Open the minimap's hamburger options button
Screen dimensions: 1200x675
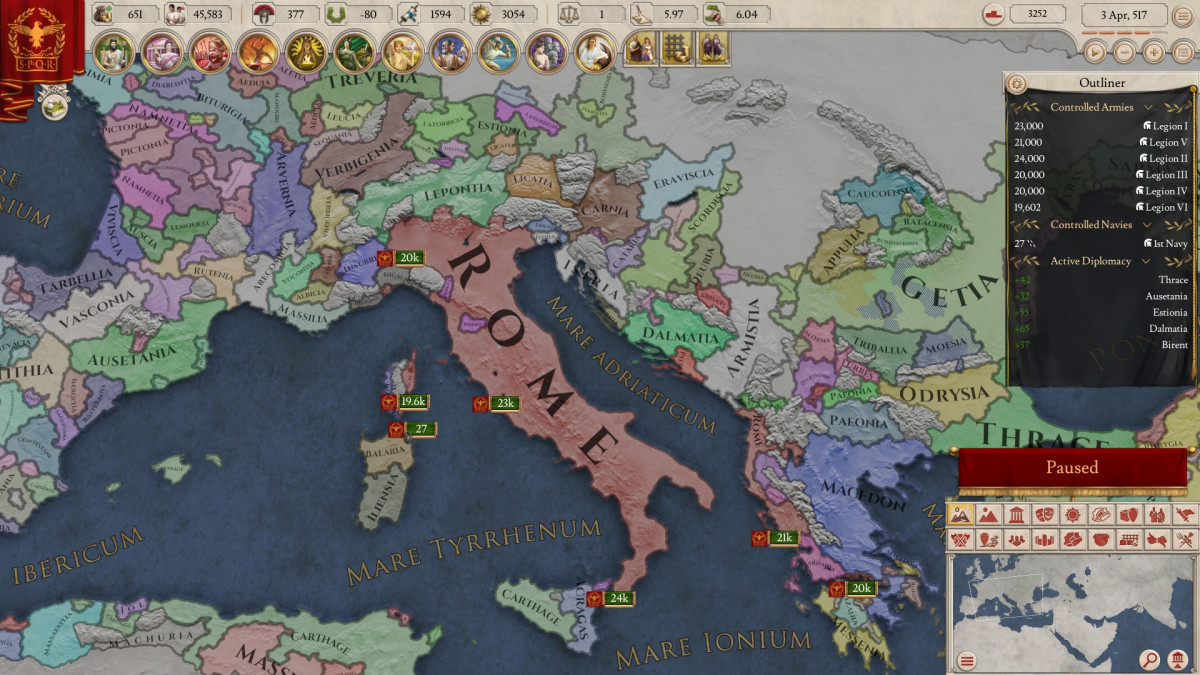coord(966,660)
